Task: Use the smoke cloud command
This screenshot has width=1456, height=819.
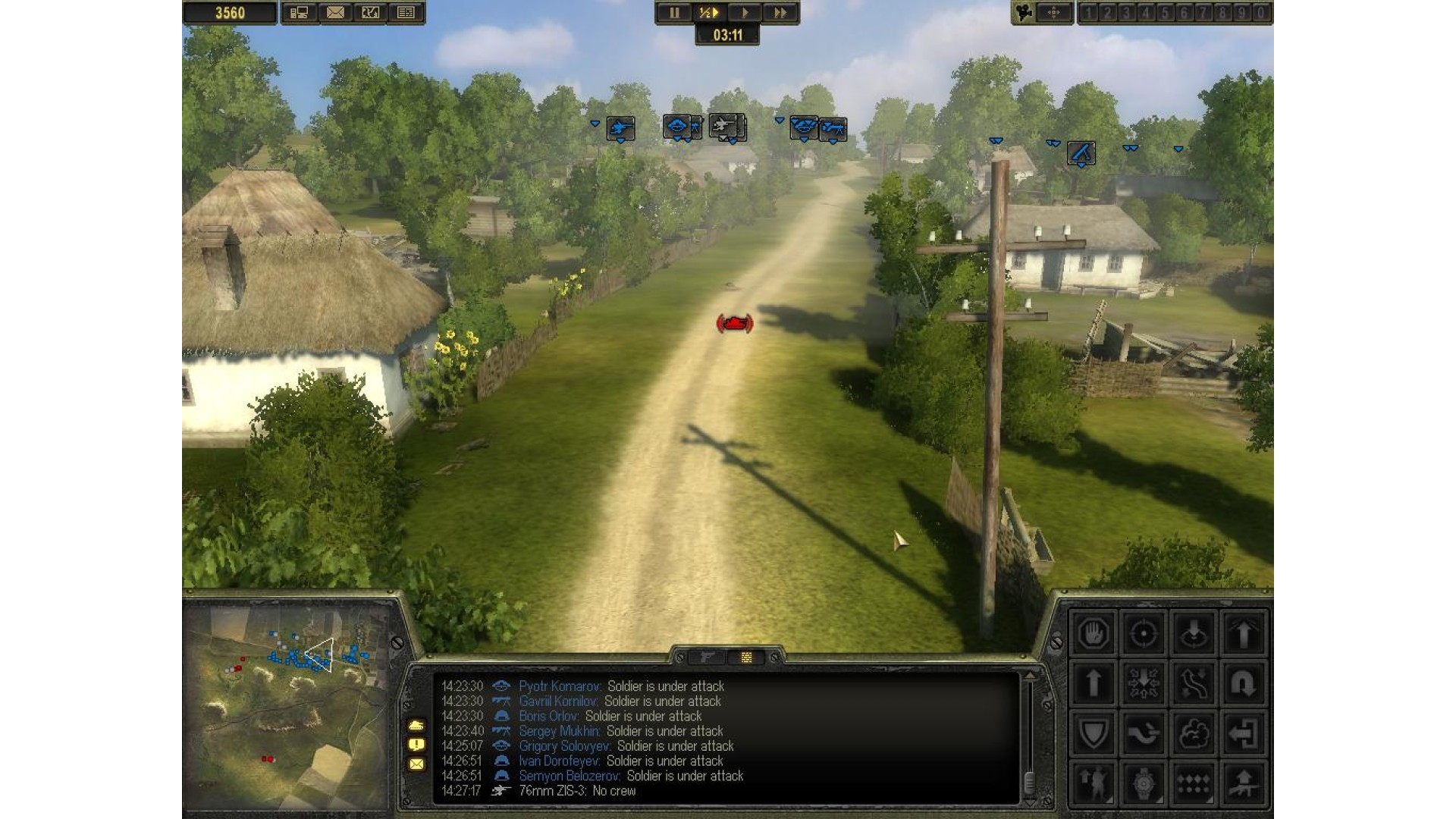Action: click(x=1193, y=733)
